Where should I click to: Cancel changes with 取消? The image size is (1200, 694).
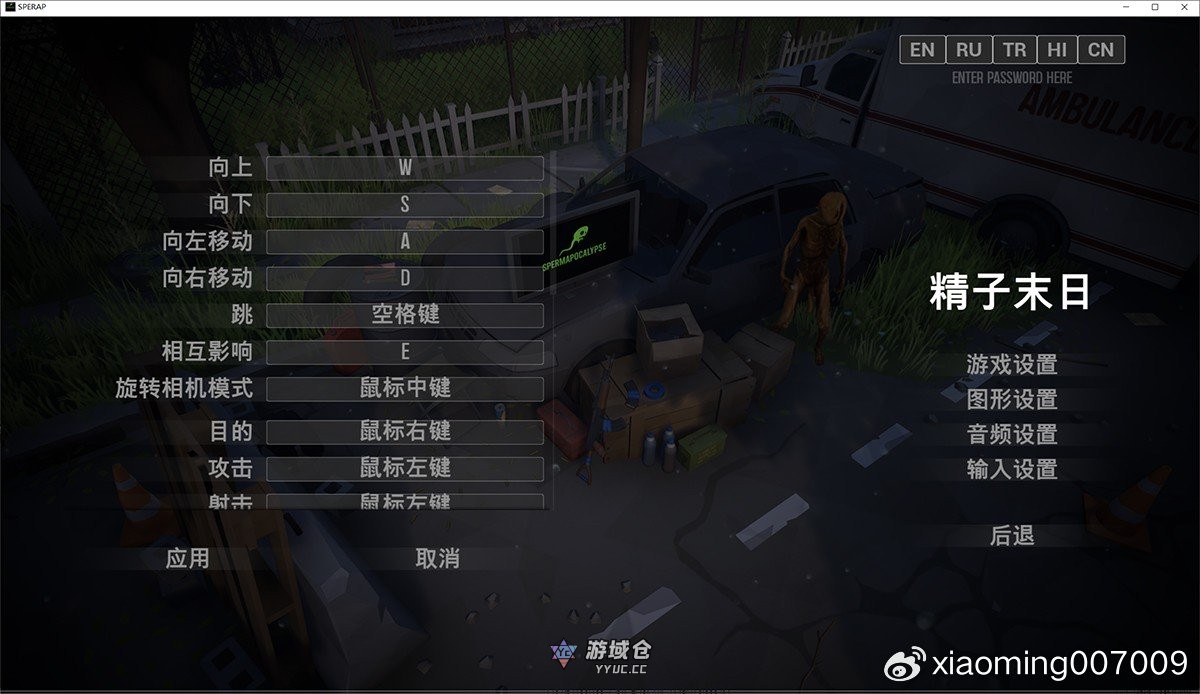pyautogui.click(x=437, y=558)
